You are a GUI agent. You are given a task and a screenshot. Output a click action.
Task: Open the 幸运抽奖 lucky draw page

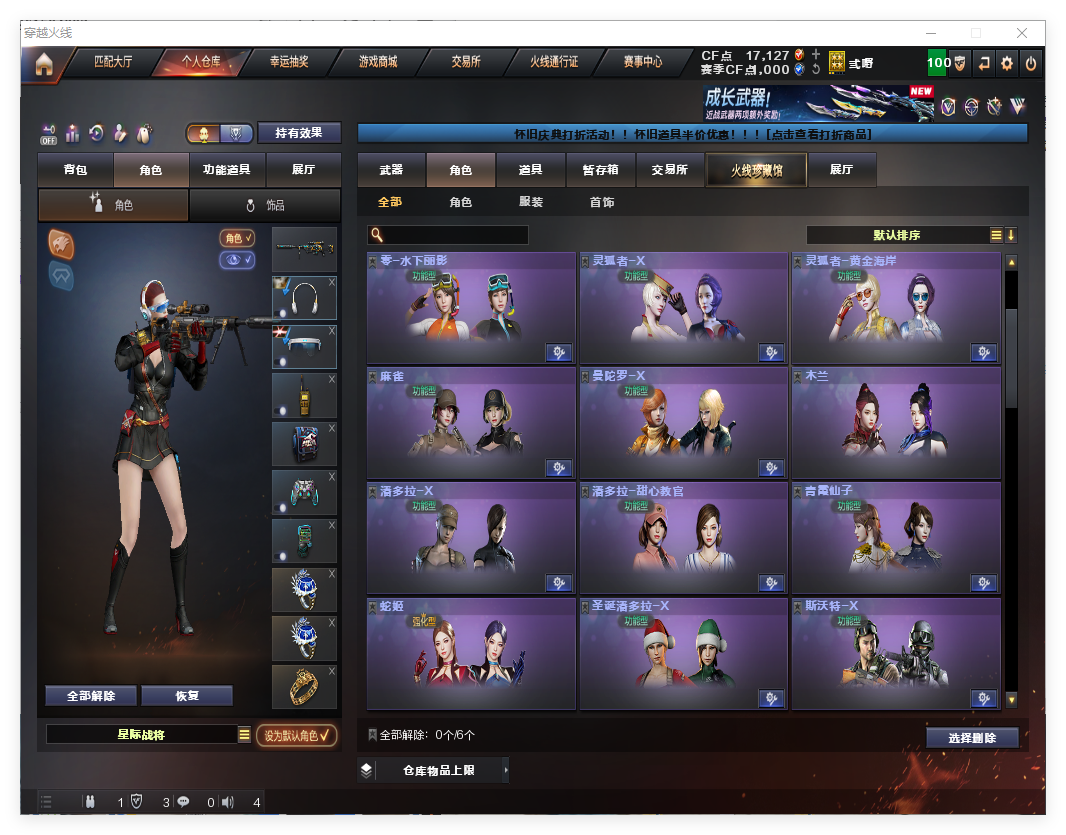pyautogui.click(x=289, y=62)
